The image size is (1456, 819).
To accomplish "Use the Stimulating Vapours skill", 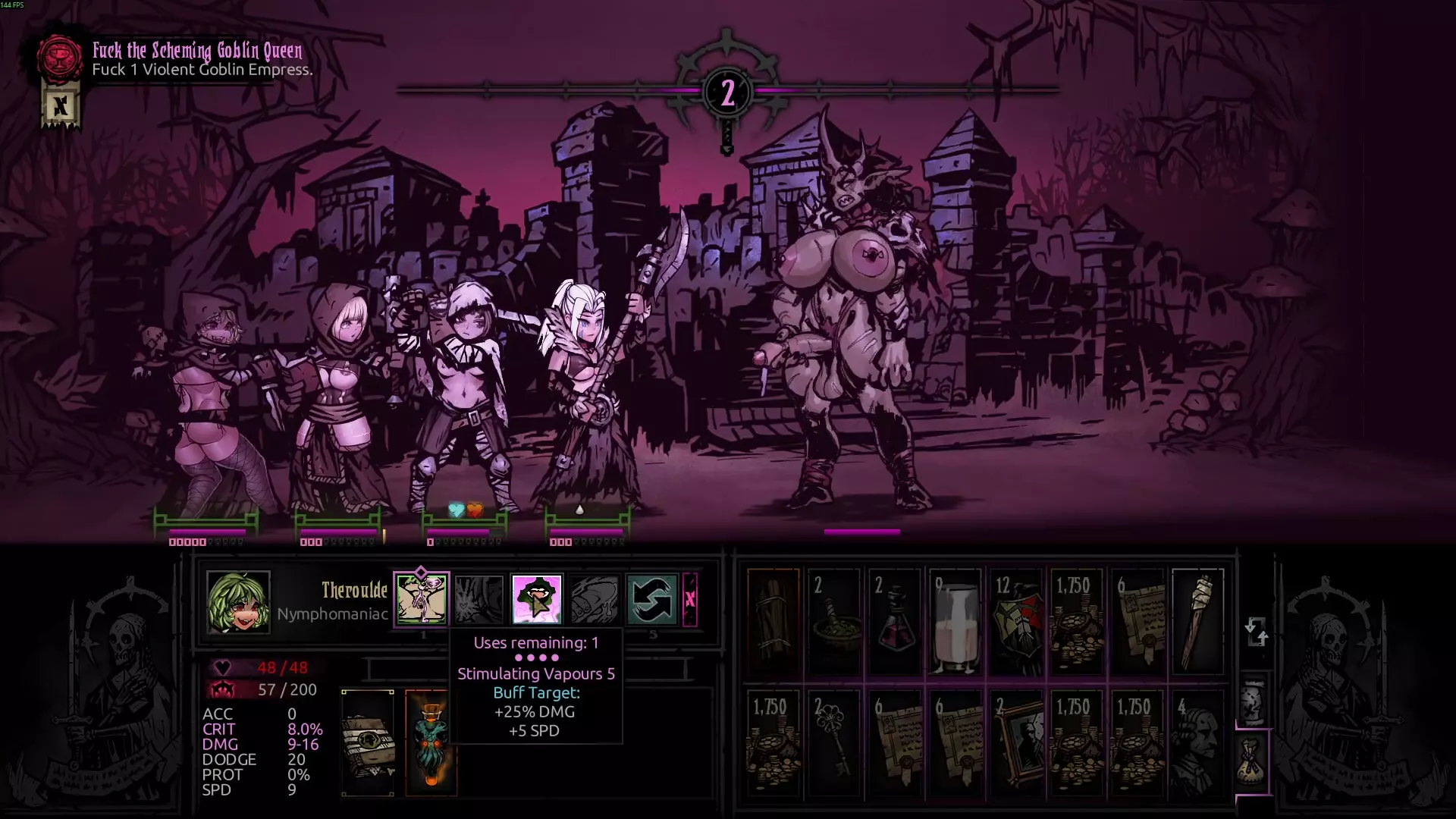I will coord(537,599).
